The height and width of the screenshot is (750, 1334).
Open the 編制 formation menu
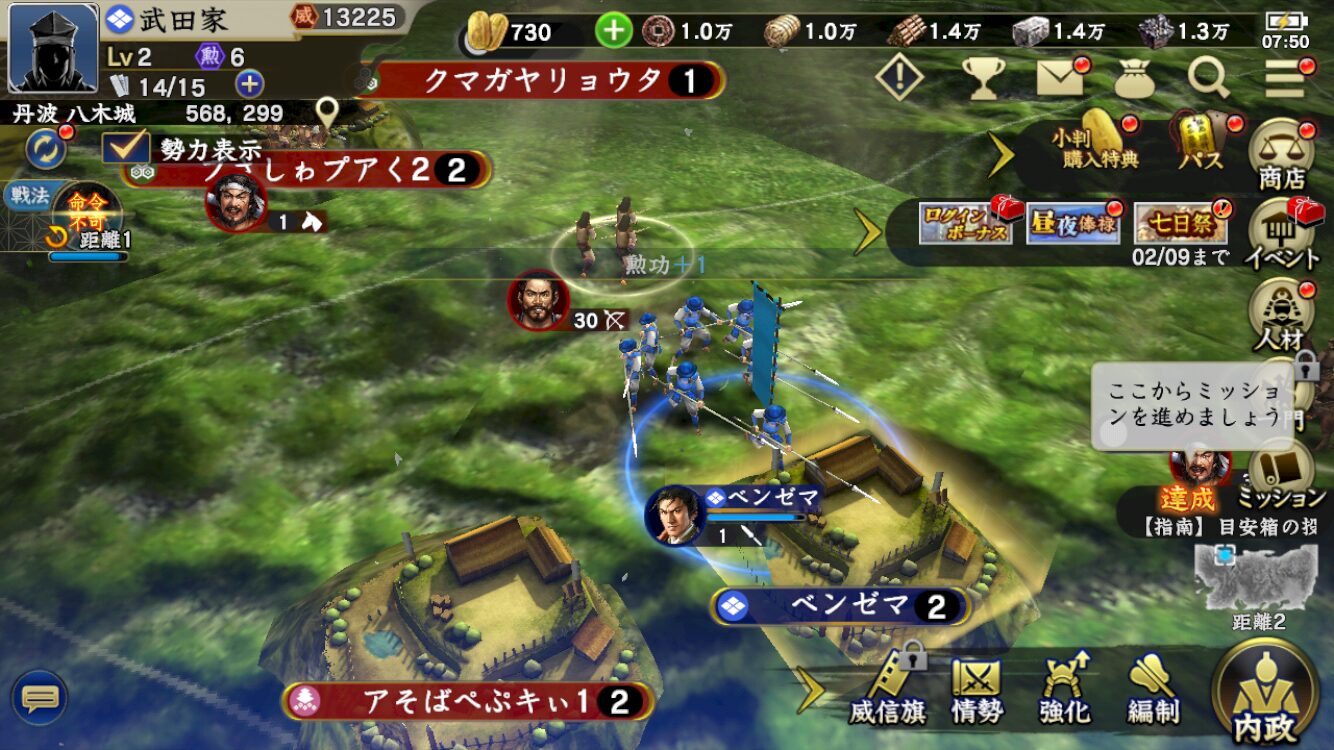1153,690
